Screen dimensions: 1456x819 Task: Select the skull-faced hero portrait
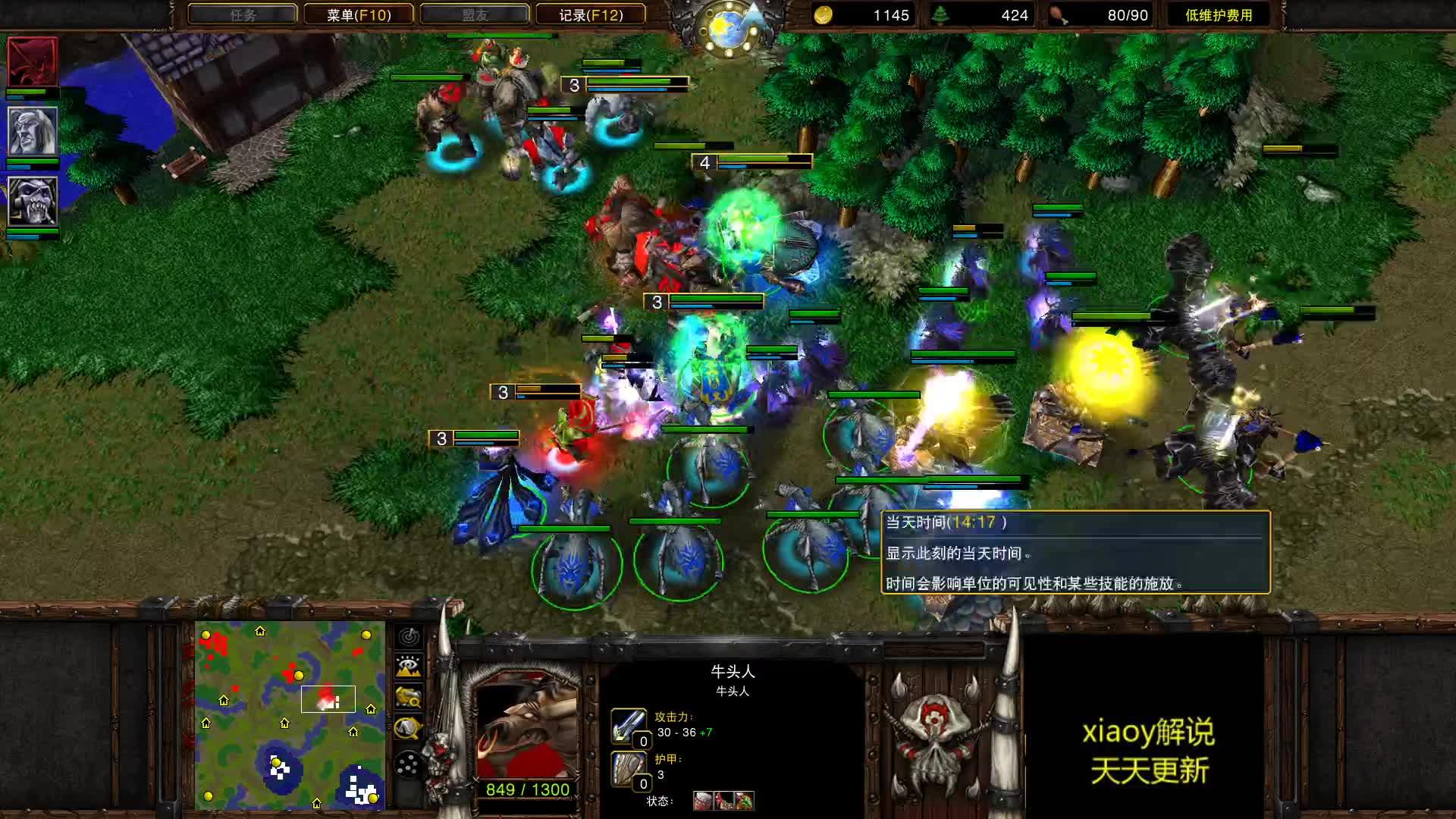click(x=33, y=201)
